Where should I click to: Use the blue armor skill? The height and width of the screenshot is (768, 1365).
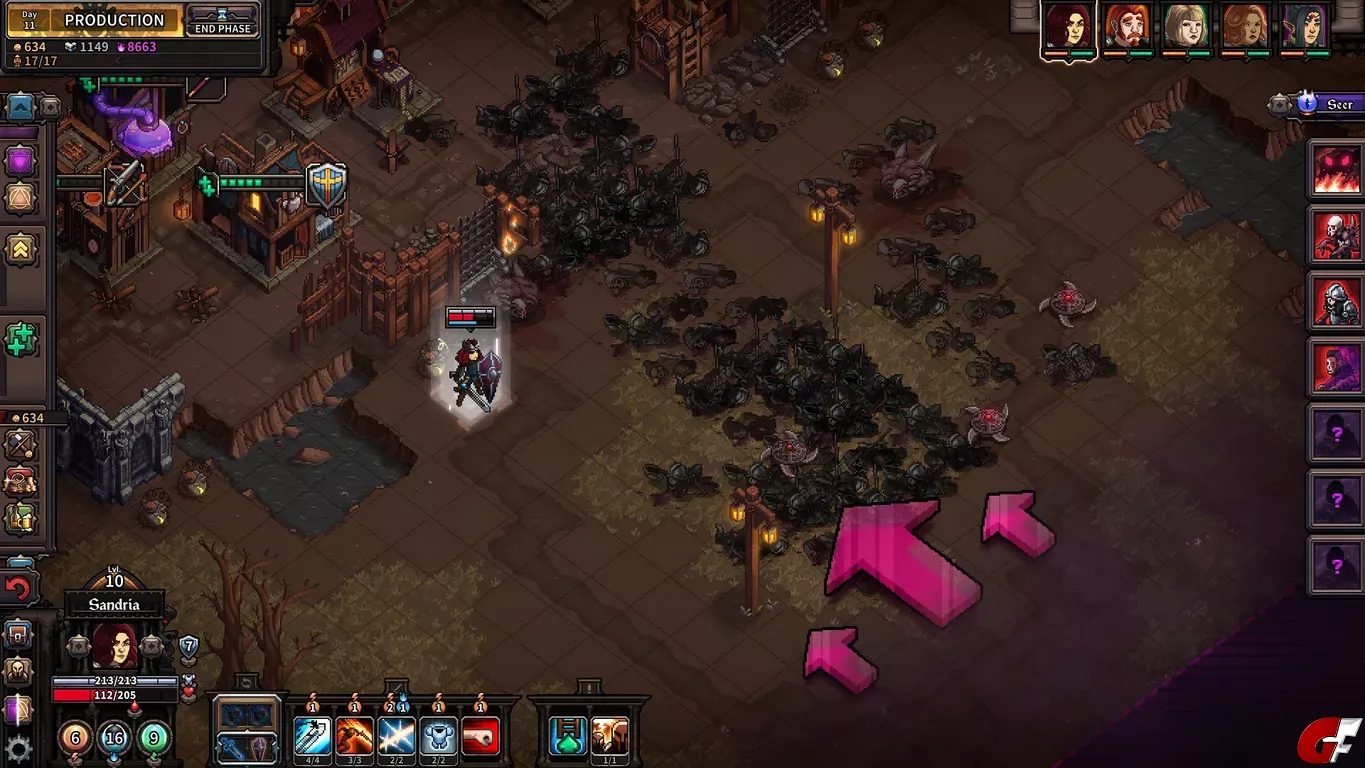pyautogui.click(x=438, y=737)
